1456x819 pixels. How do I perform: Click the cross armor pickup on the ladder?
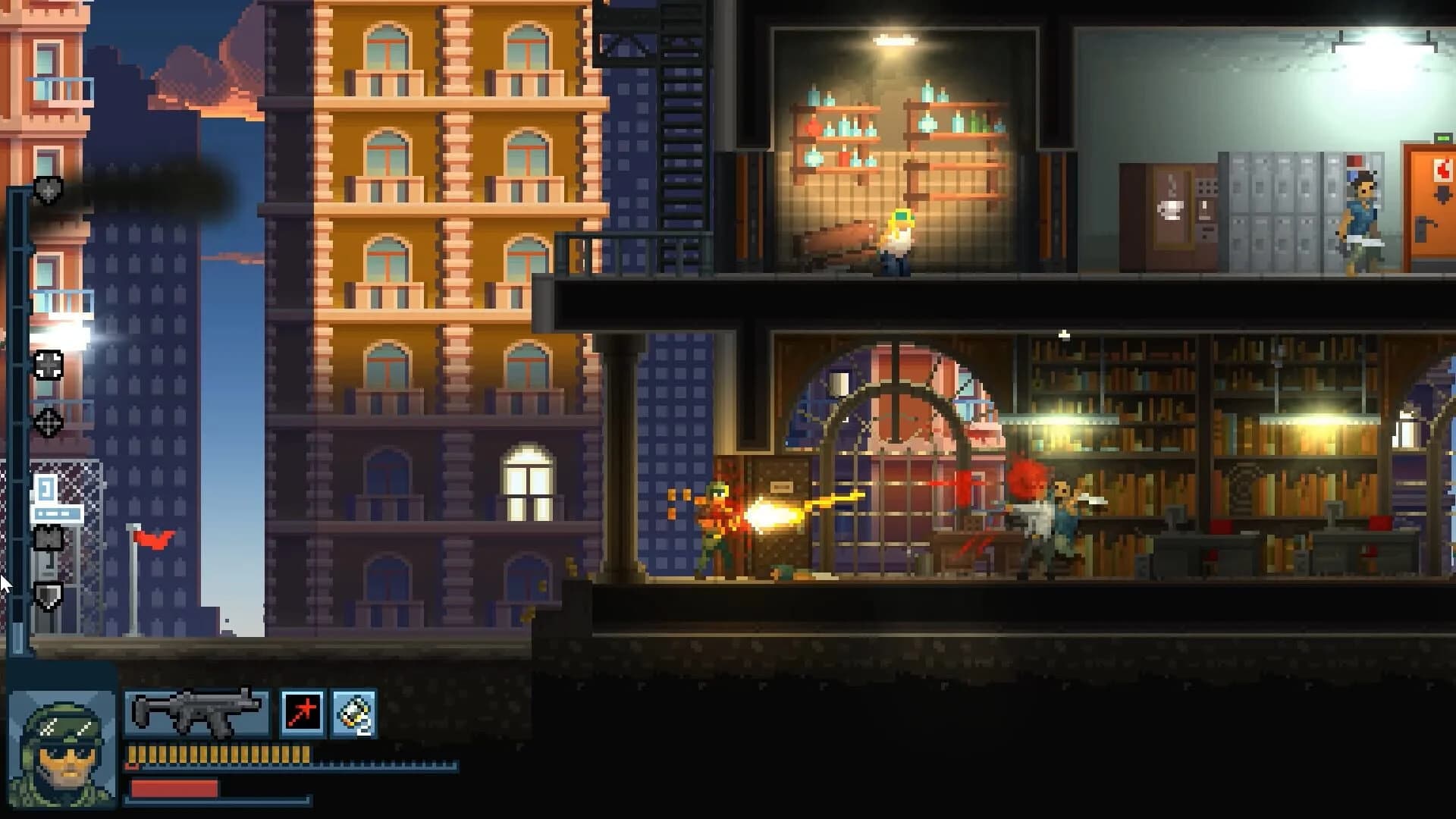[48, 366]
